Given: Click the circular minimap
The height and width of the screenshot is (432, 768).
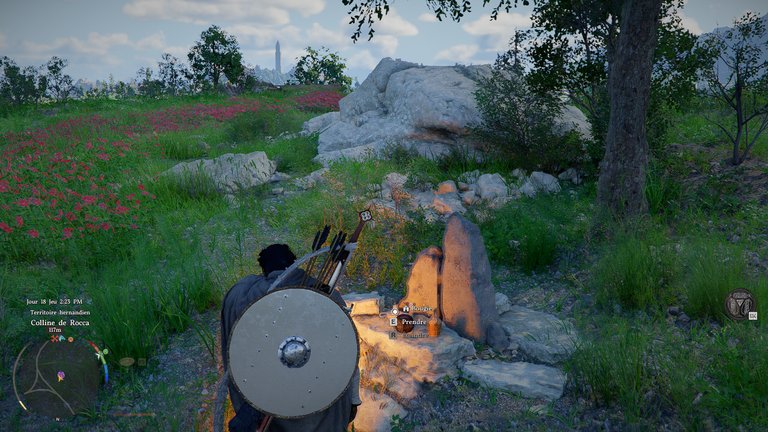Looking at the screenshot, I should point(56,376).
